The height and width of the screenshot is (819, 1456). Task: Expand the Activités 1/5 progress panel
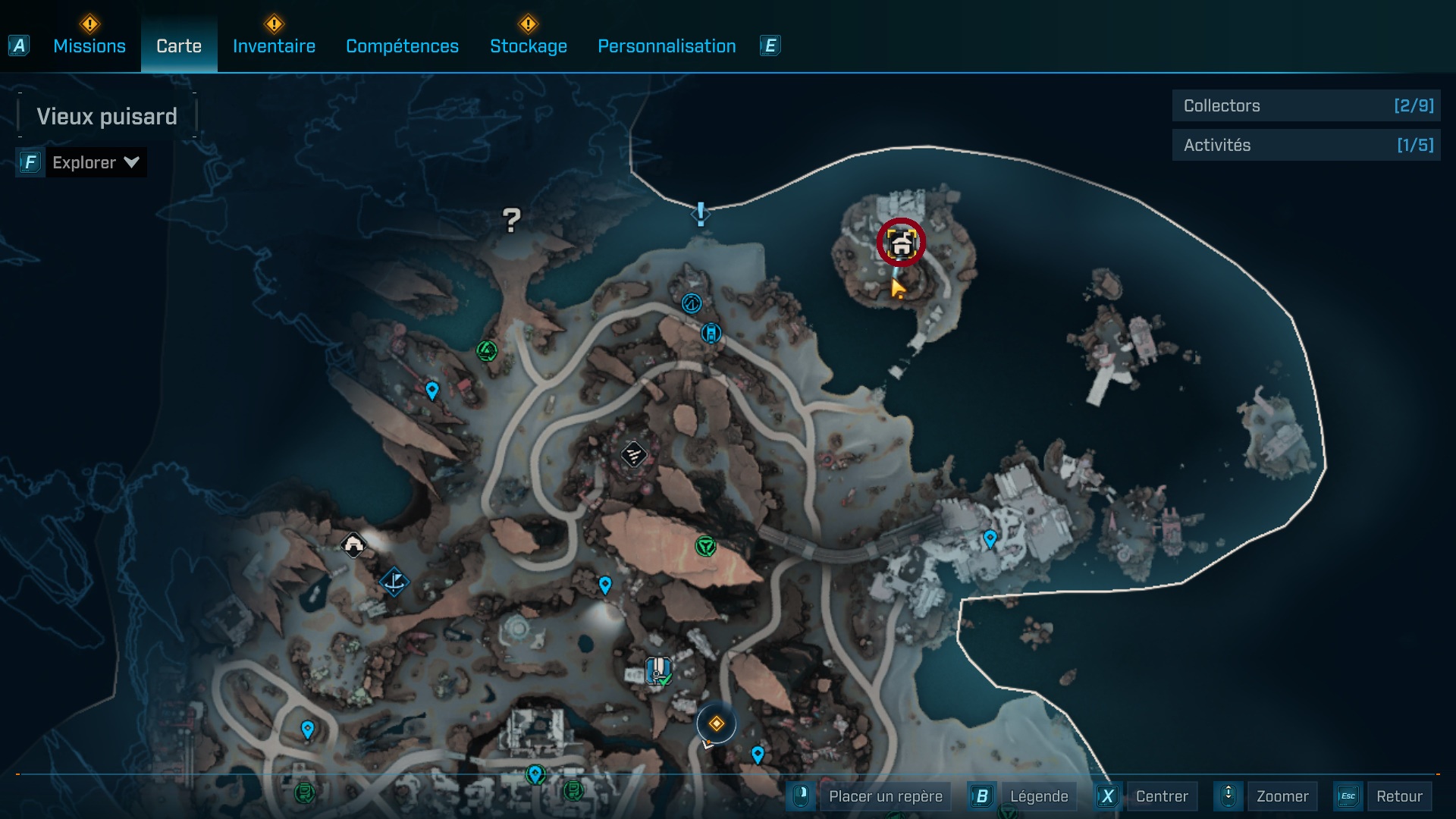1306,145
